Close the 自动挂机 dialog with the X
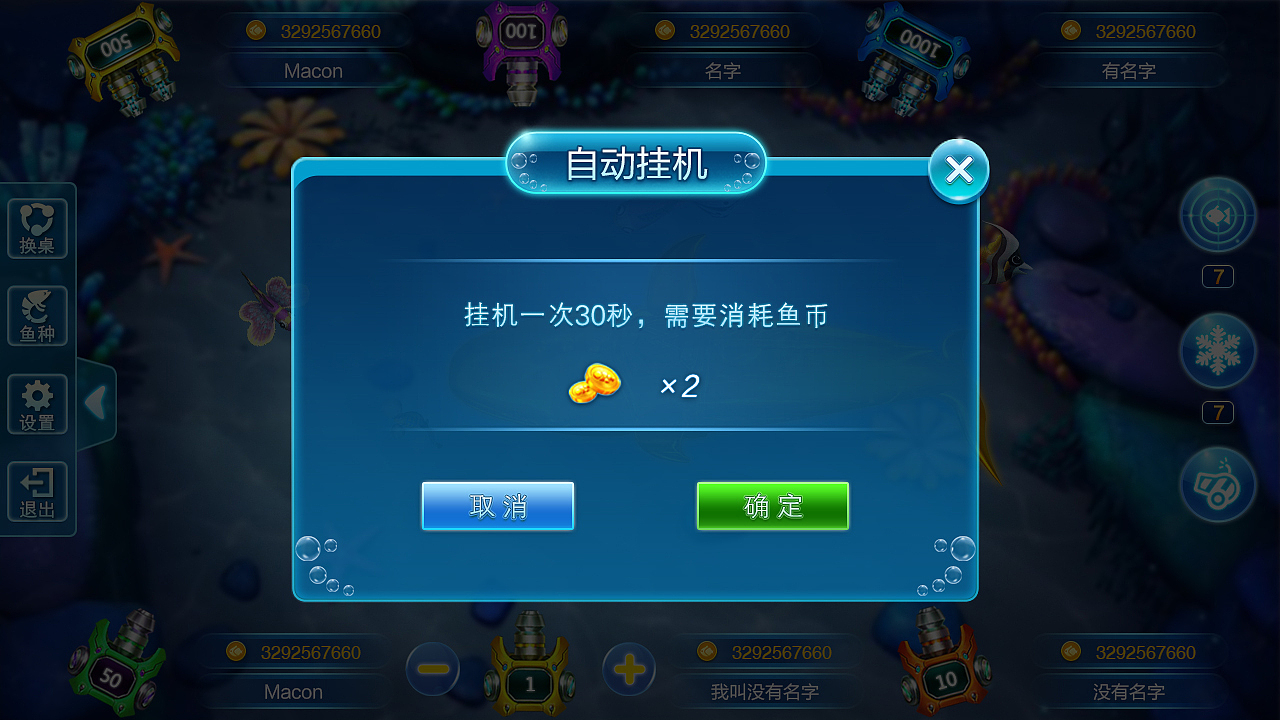 (958, 169)
